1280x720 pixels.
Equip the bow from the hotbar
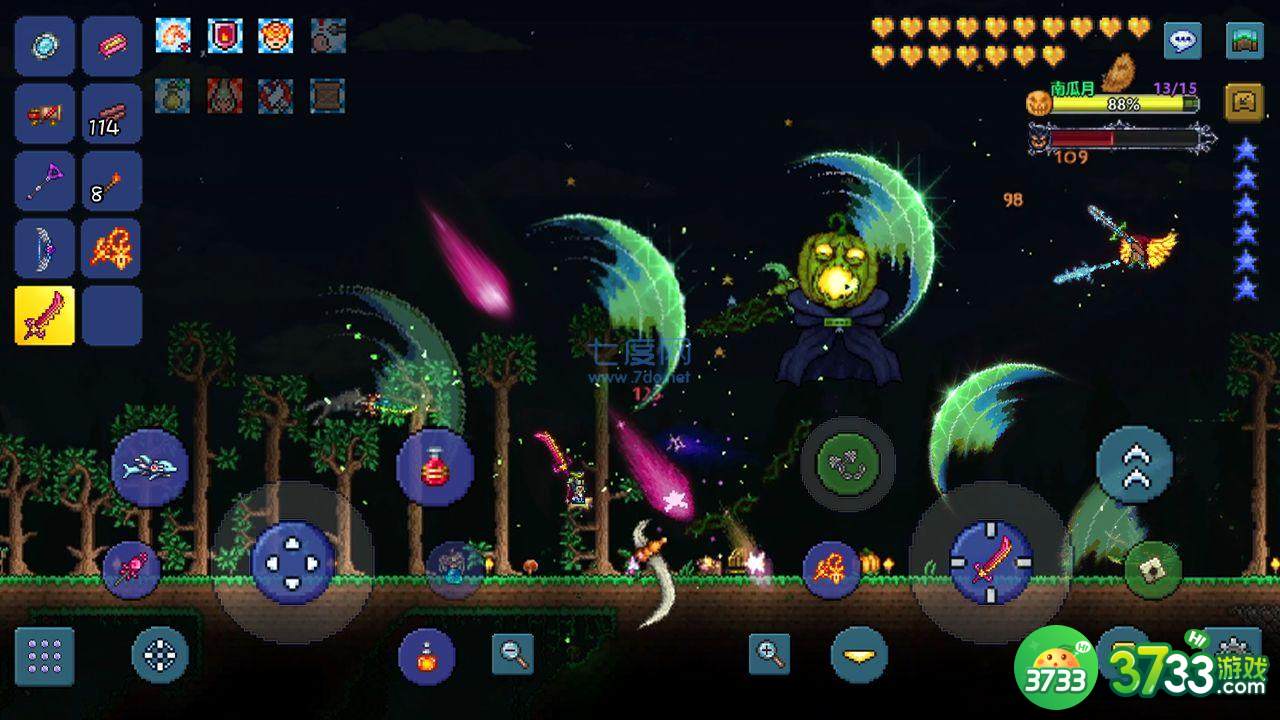[45, 248]
